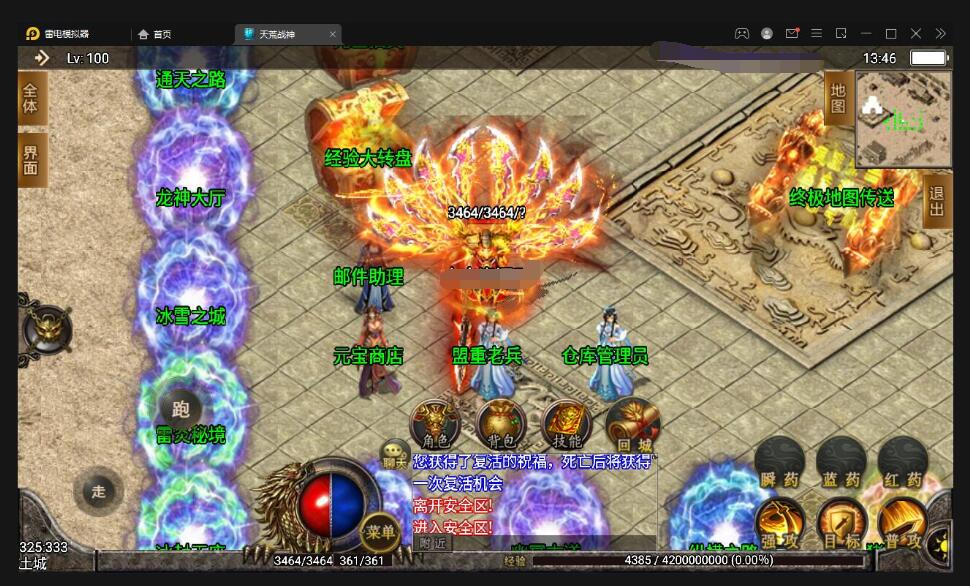Click the 退出 exit button

(936, 201)
